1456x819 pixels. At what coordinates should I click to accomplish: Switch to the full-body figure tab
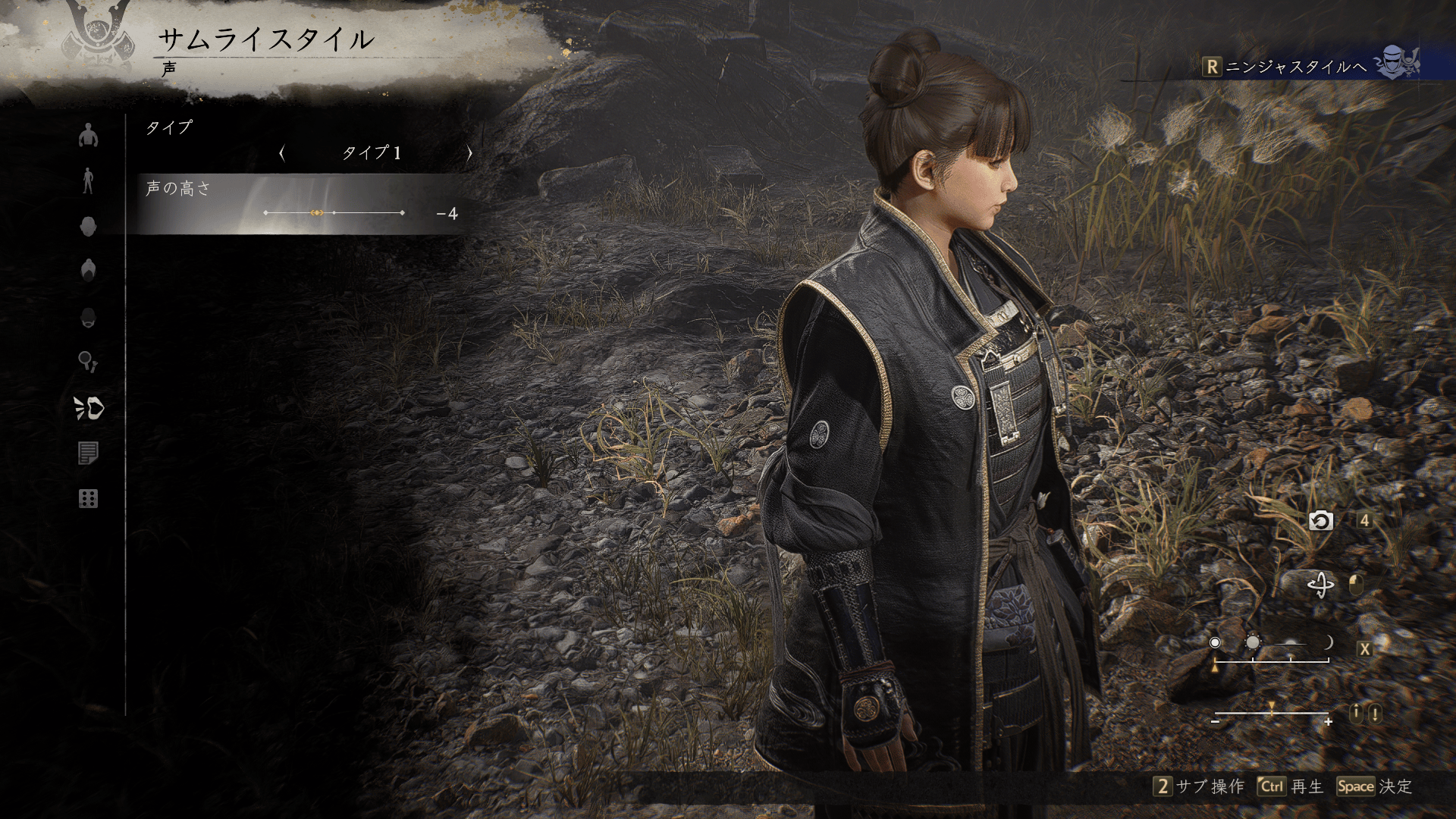(89, 180)
